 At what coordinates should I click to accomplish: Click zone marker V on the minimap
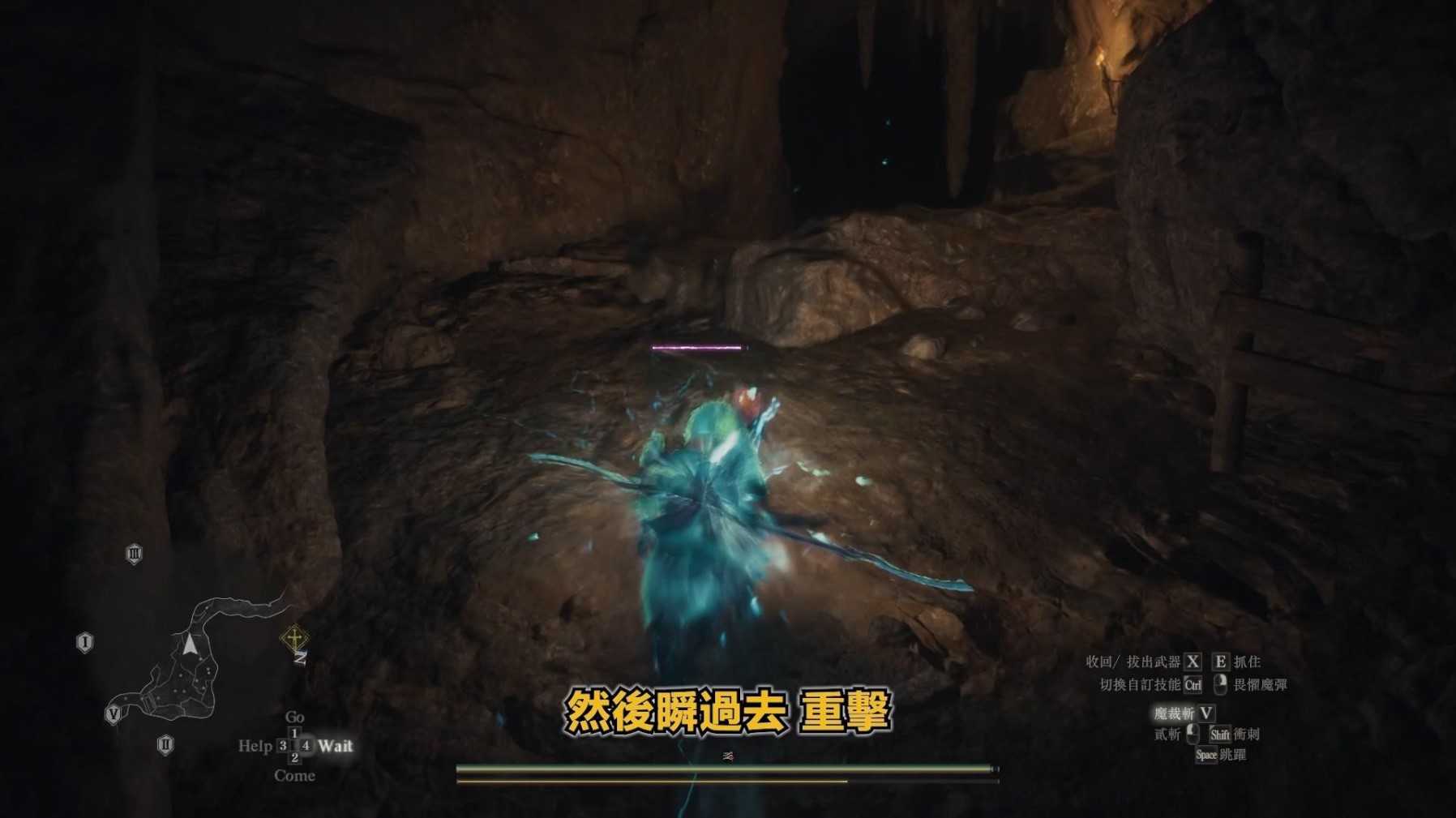tap(113, 716)
